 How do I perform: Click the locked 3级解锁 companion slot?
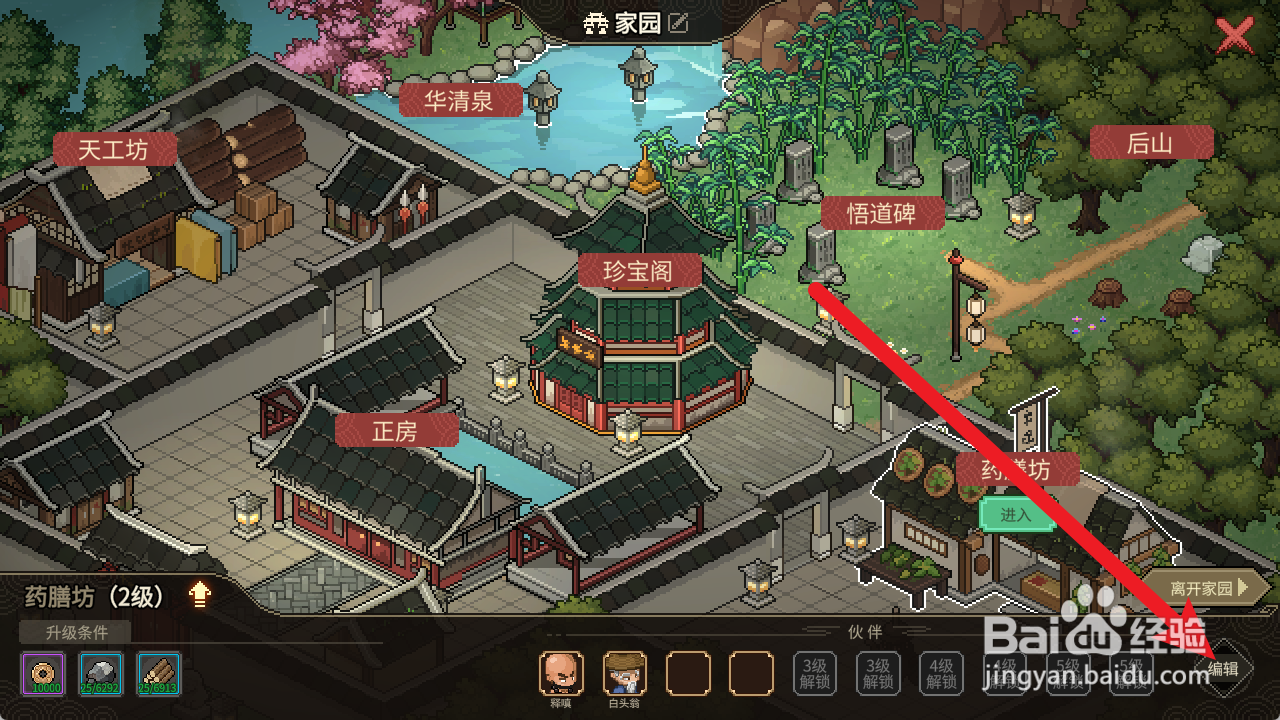click(x=815, y=672)
